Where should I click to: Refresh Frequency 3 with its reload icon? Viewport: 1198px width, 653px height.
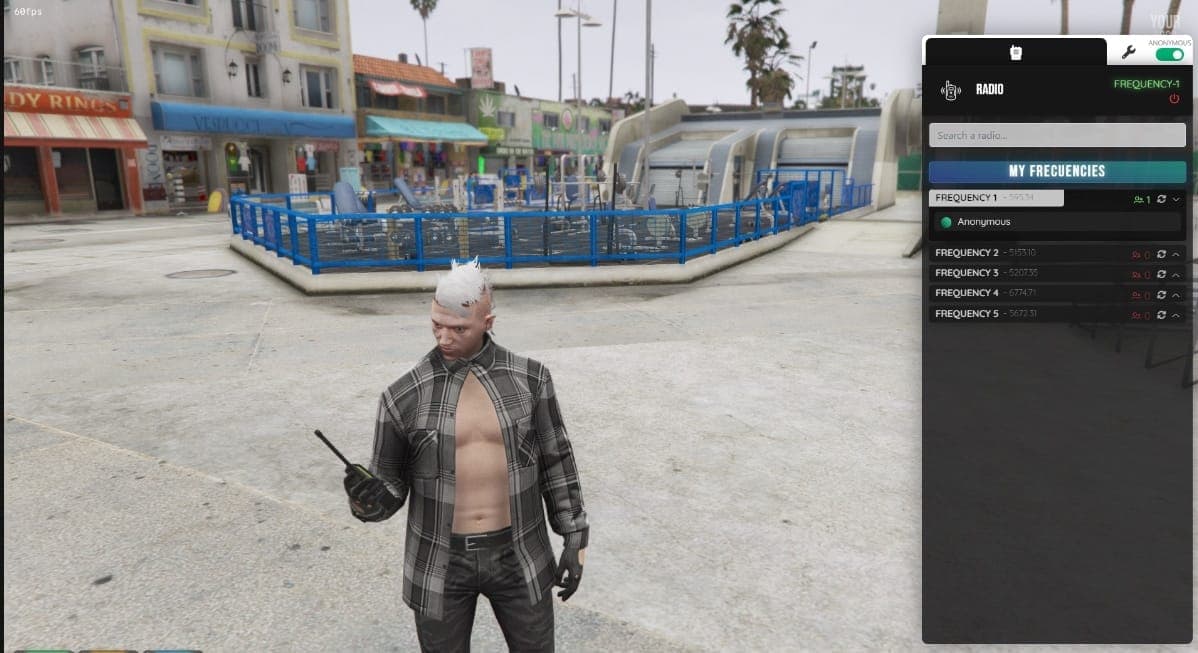(x=1161, y=274)
